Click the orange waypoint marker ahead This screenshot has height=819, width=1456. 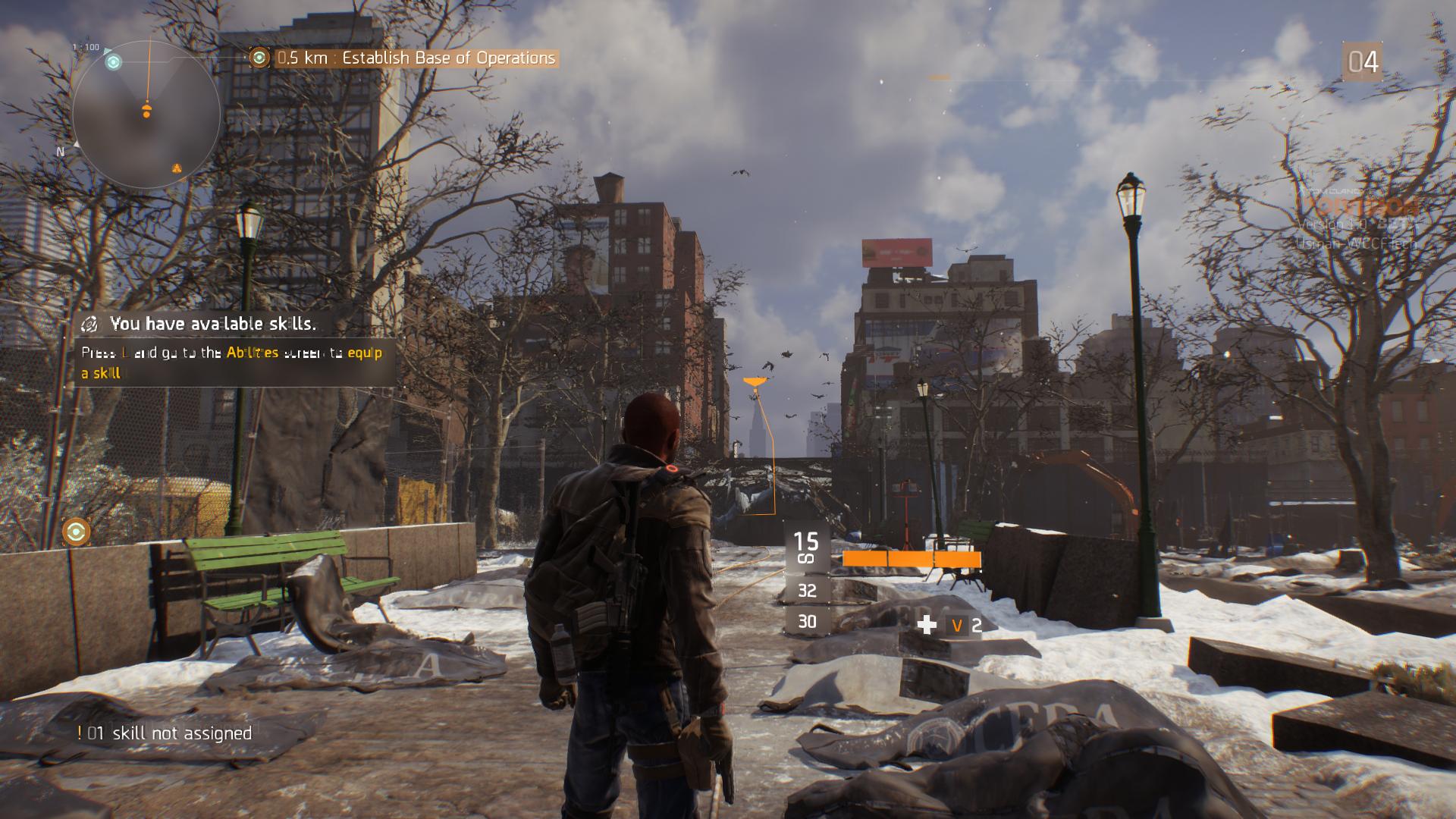[754, 383]
